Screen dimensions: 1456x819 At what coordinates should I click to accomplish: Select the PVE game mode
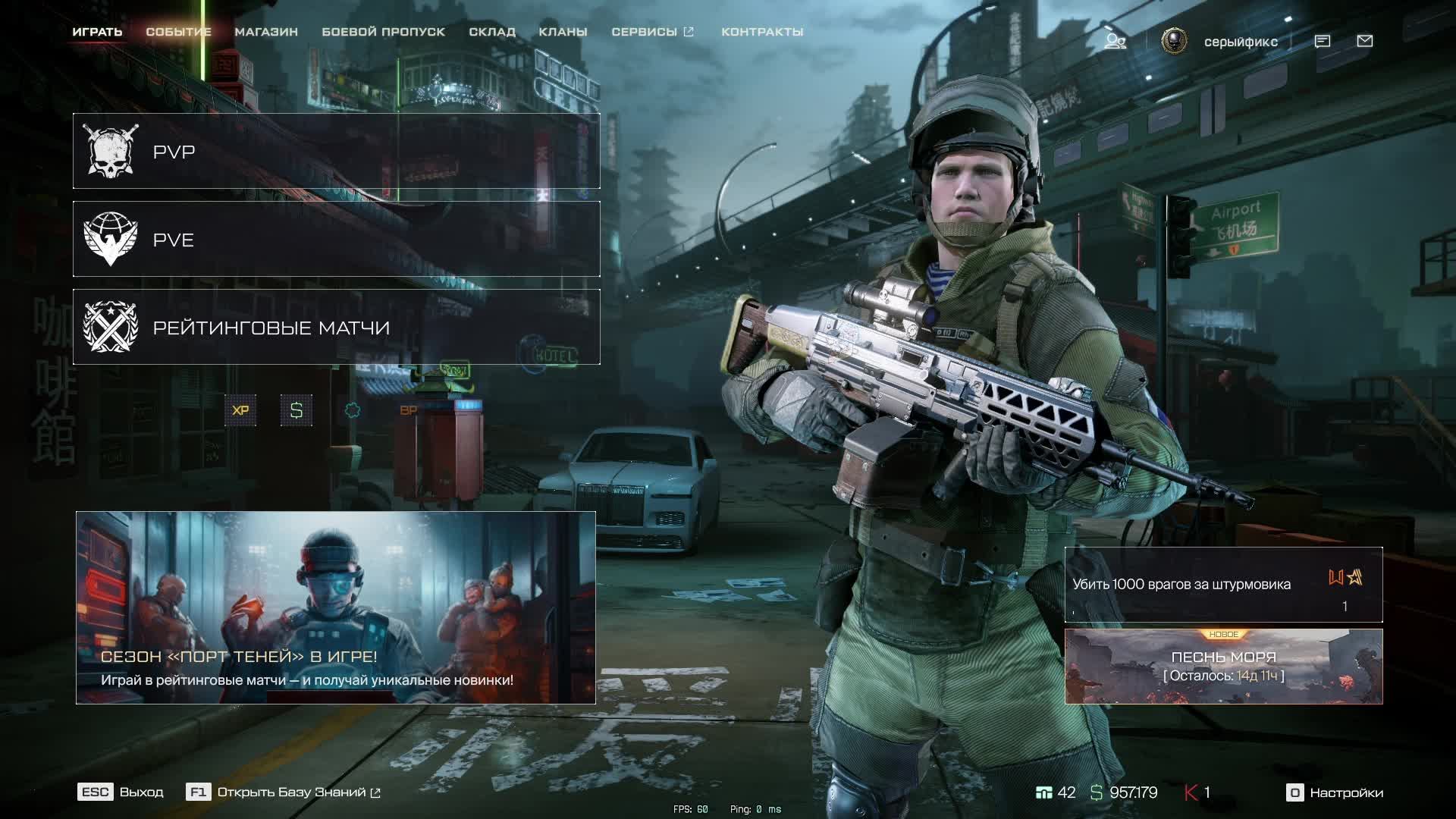336,240
